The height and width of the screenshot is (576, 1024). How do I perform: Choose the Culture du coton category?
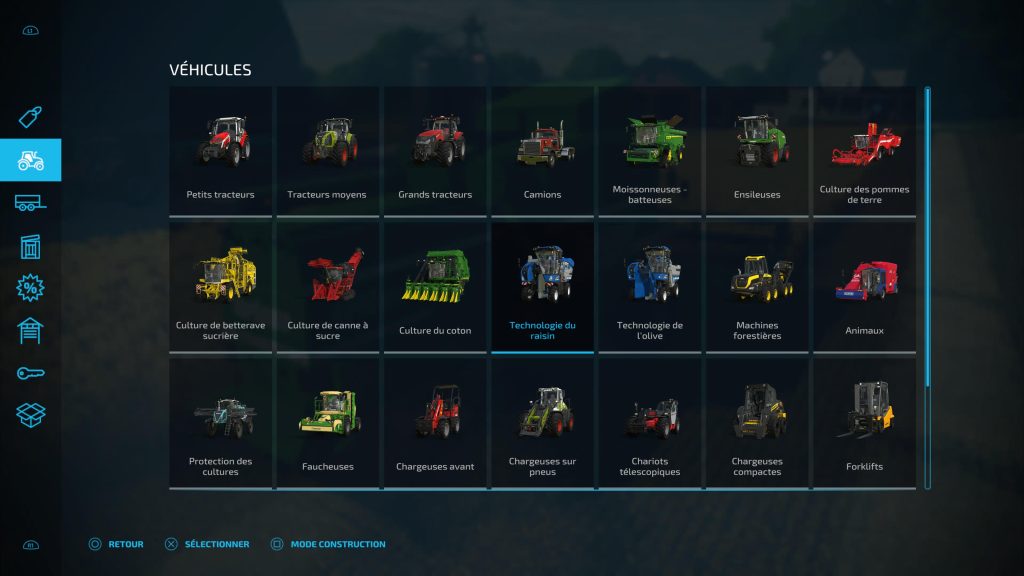[x=435, y=286]
